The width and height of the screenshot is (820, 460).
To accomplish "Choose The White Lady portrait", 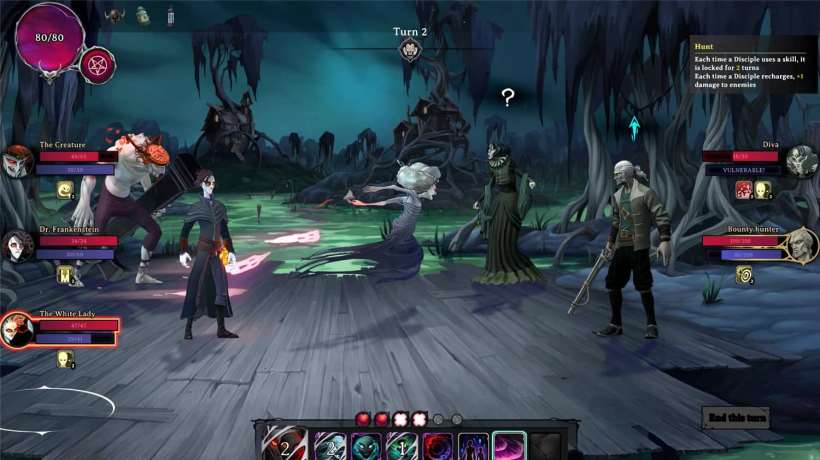I will coord(16,330).
